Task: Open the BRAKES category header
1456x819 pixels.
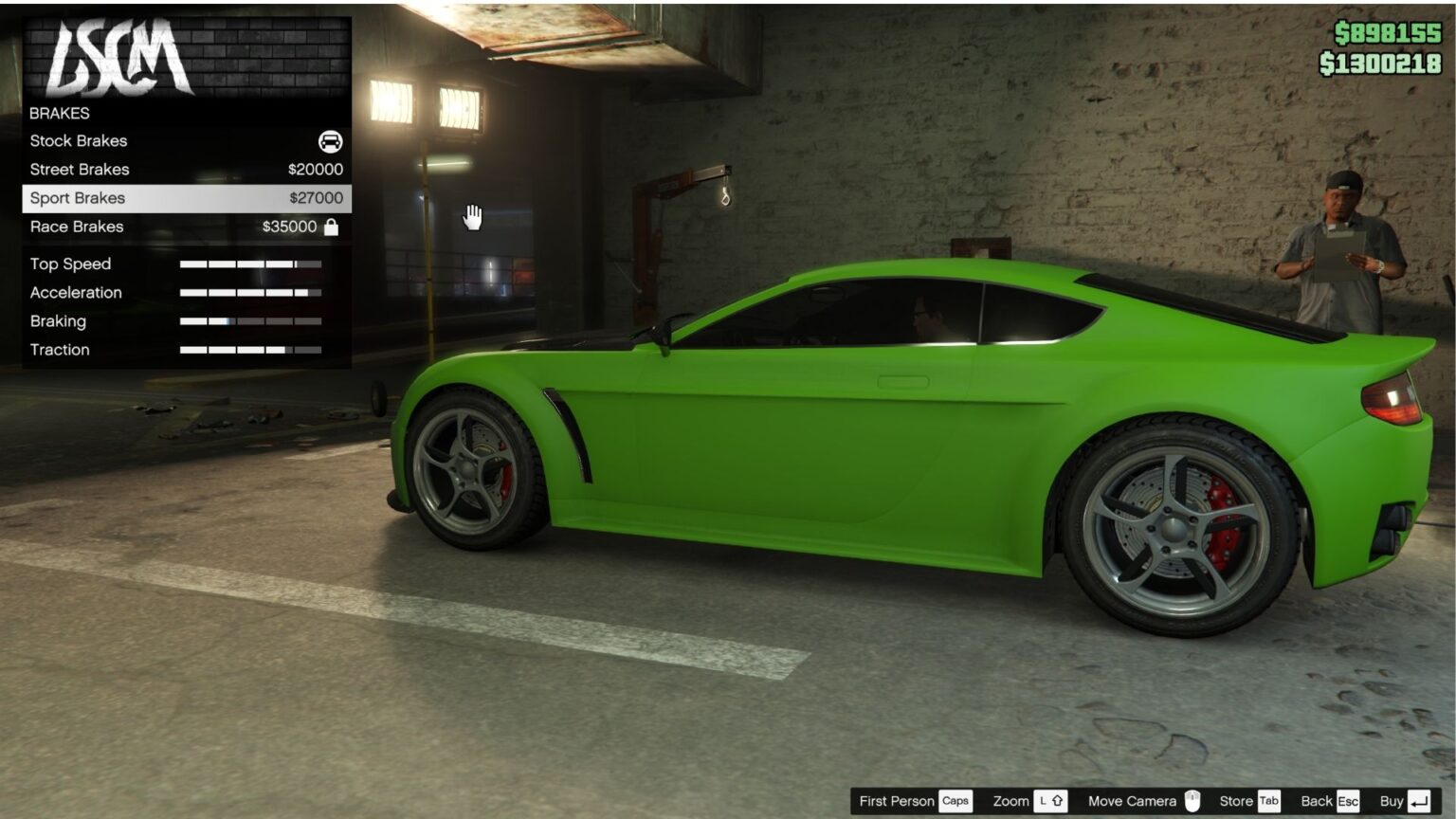Action: pos(61,113)
